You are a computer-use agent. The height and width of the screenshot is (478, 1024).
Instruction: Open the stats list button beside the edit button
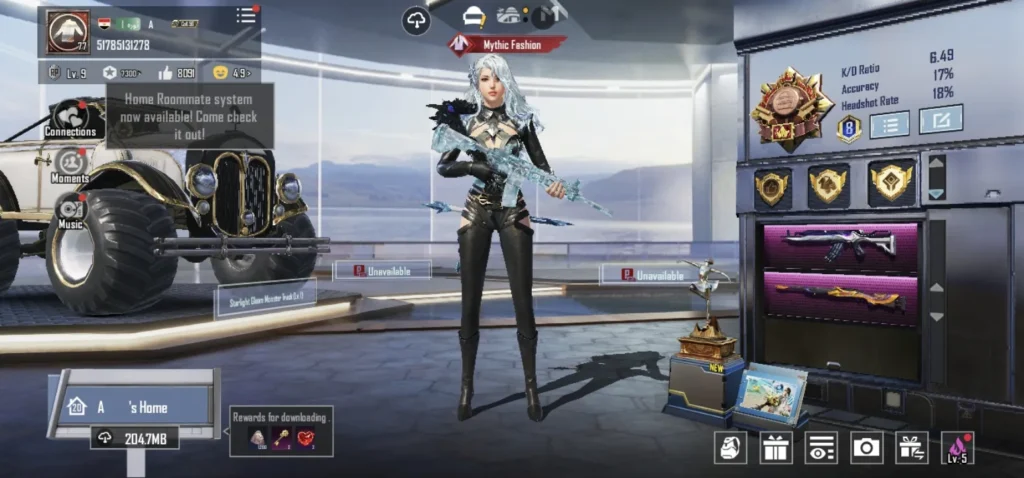889,124
